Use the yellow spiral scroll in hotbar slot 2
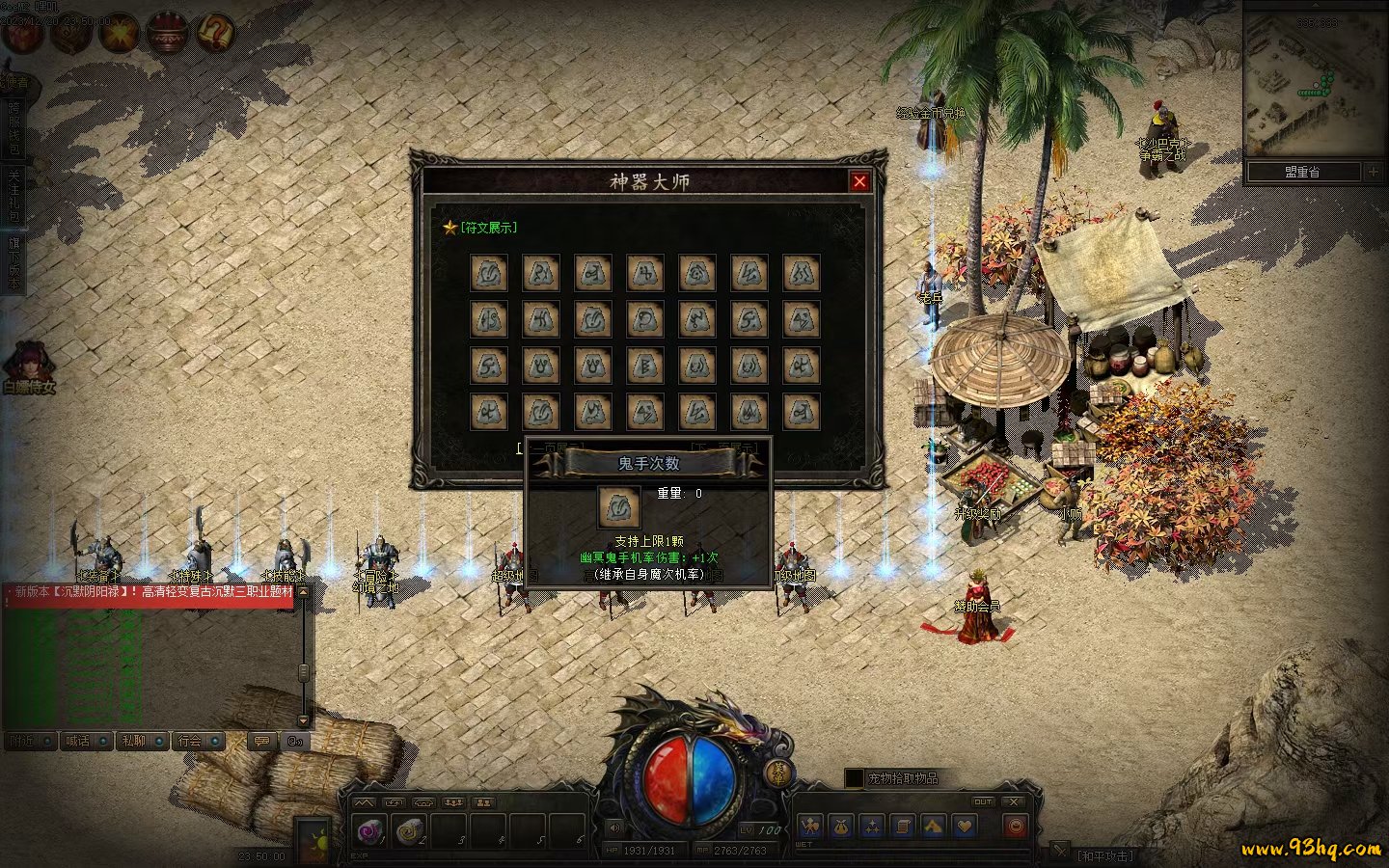This screenshot has height=868, width=1389. tap(411, 830)
